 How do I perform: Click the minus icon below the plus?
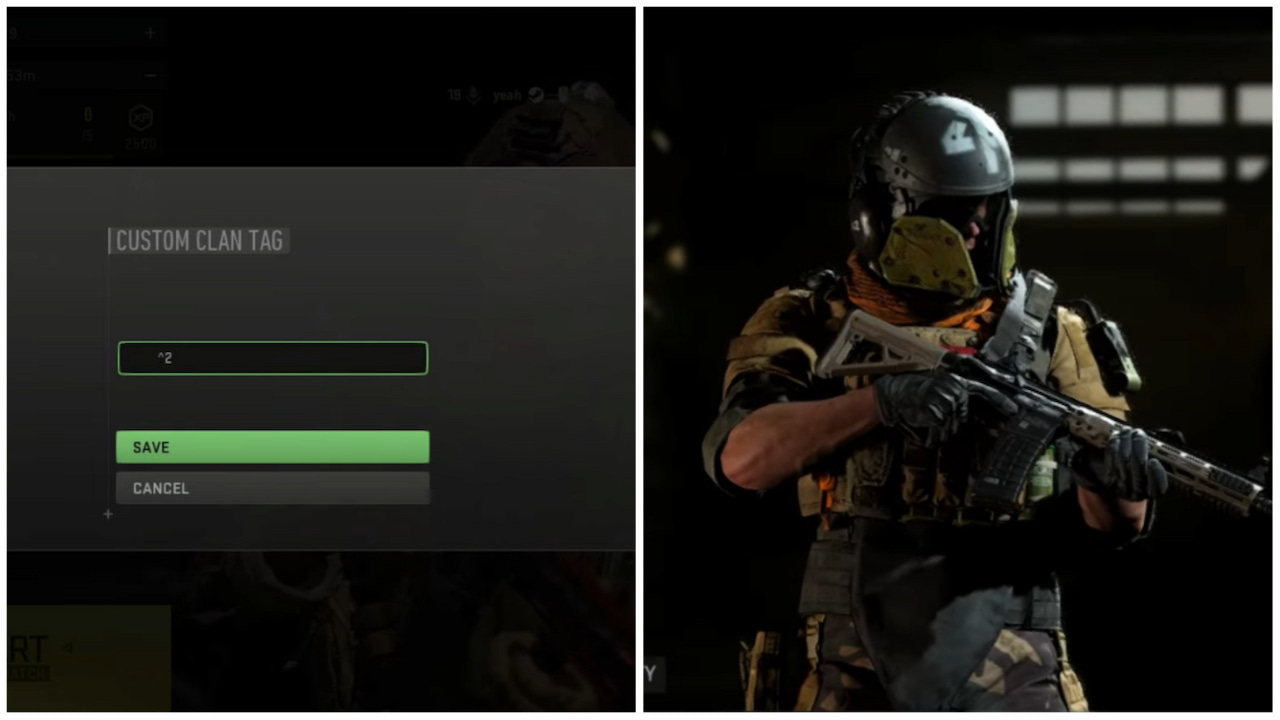150,75
